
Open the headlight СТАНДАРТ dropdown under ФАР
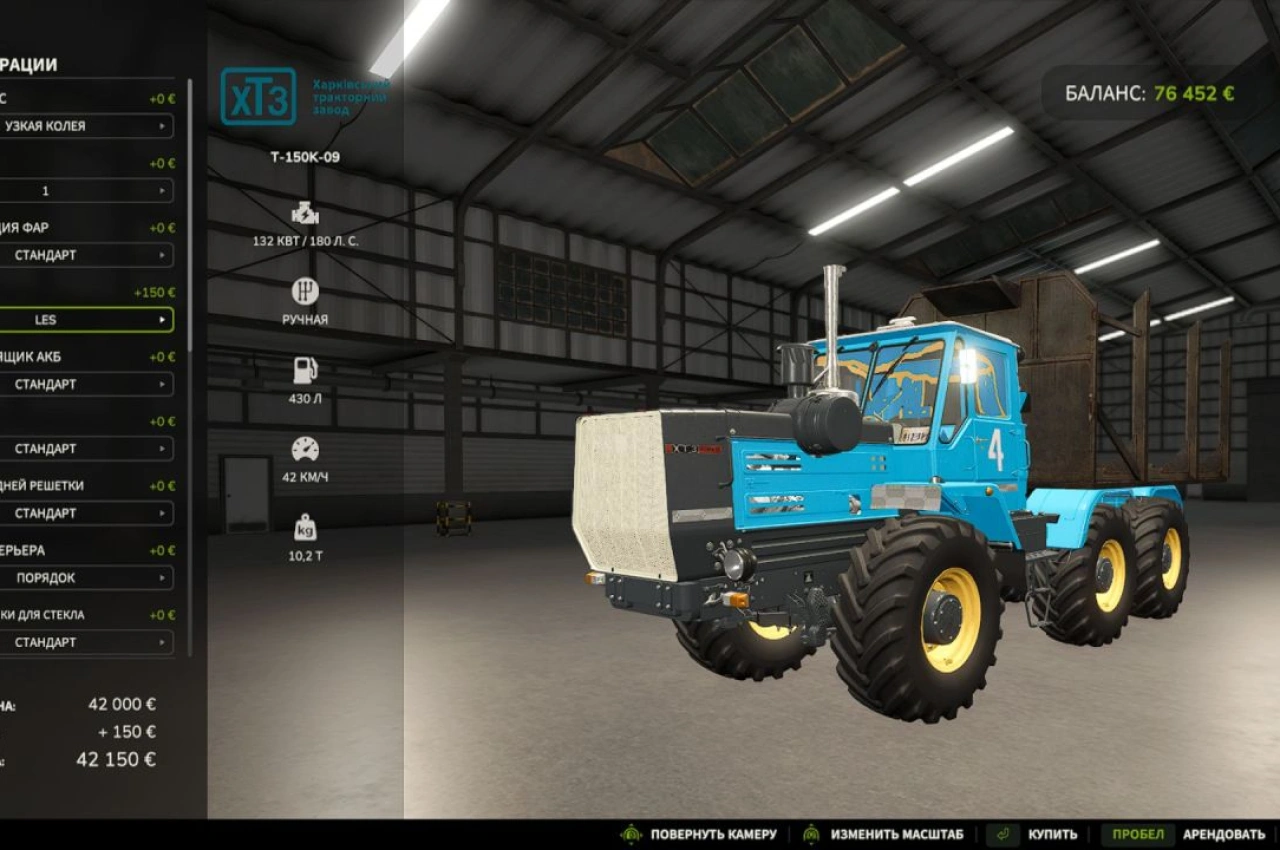pyautogui.click(x=87, y=255)
